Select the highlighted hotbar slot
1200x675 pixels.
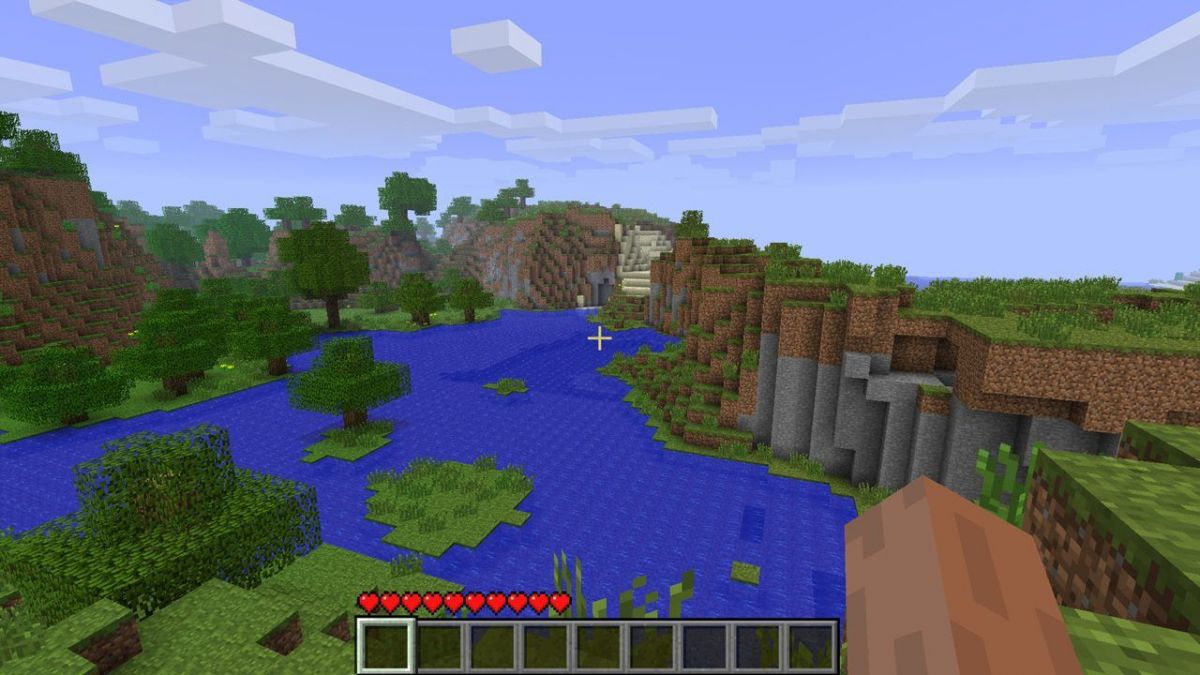click(386, 645)
